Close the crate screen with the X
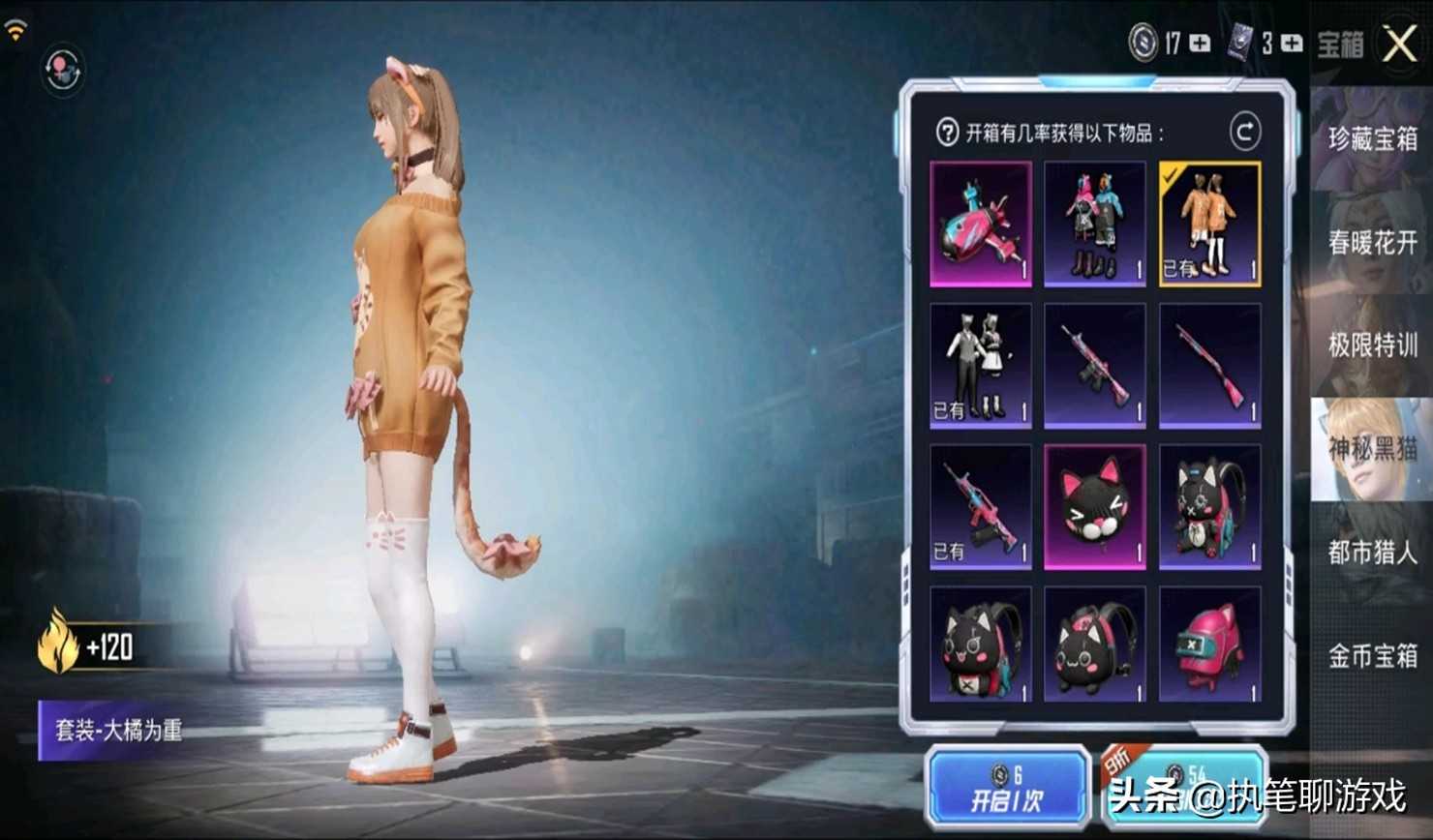The height and width of the screenshot is (840, 1433). click(1399, 44)
